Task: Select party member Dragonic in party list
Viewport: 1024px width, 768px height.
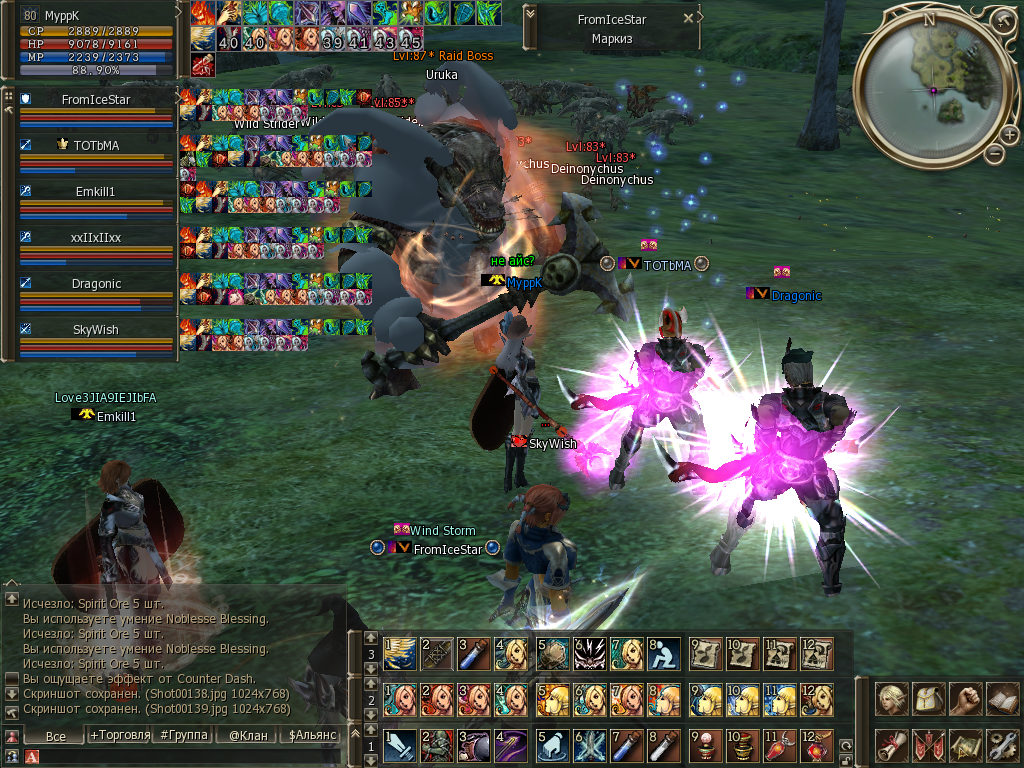Action: click(x=96, y=284)
